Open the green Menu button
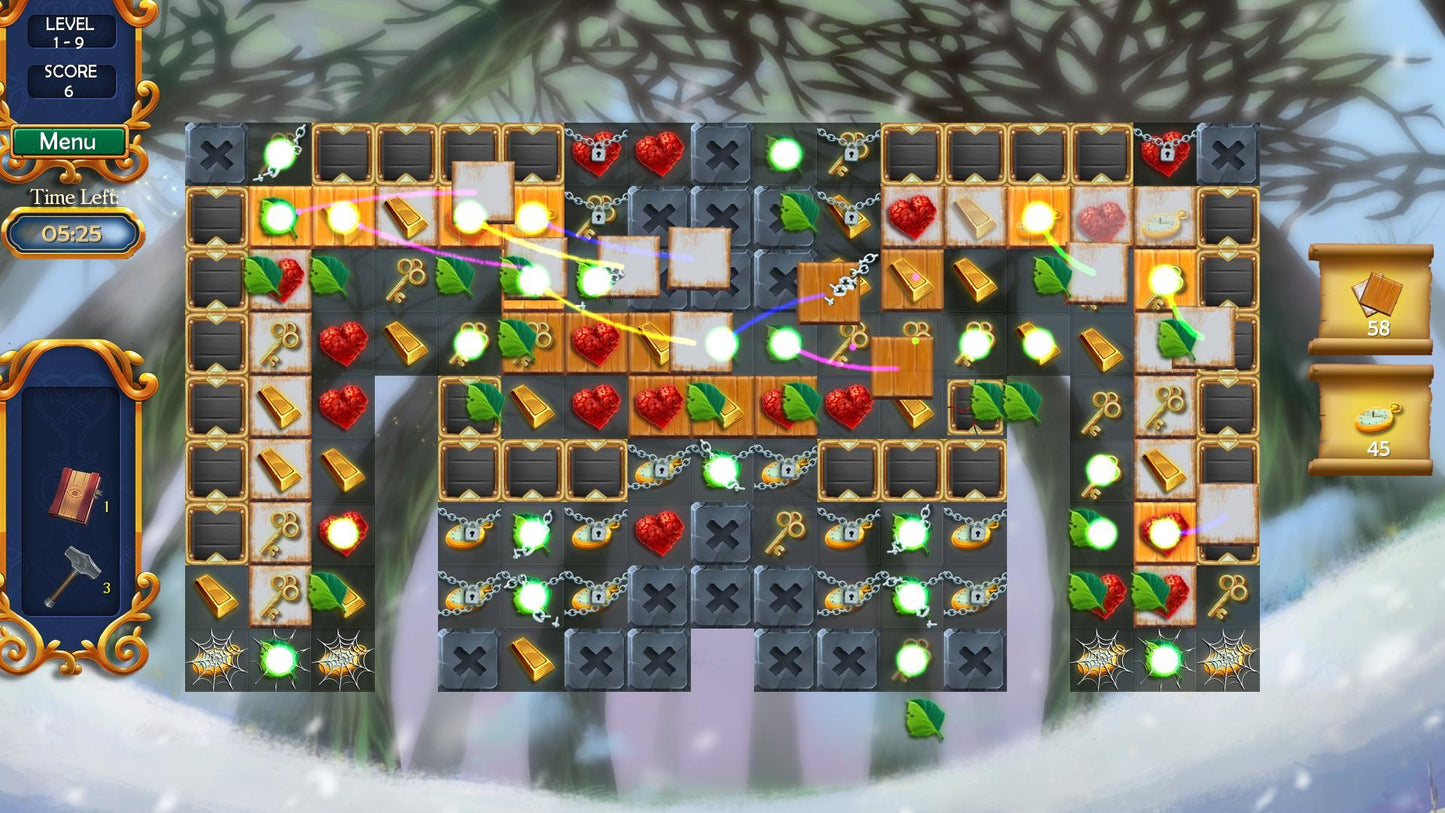This screenshot has height=813, width=1445. (x=68, y=142)
